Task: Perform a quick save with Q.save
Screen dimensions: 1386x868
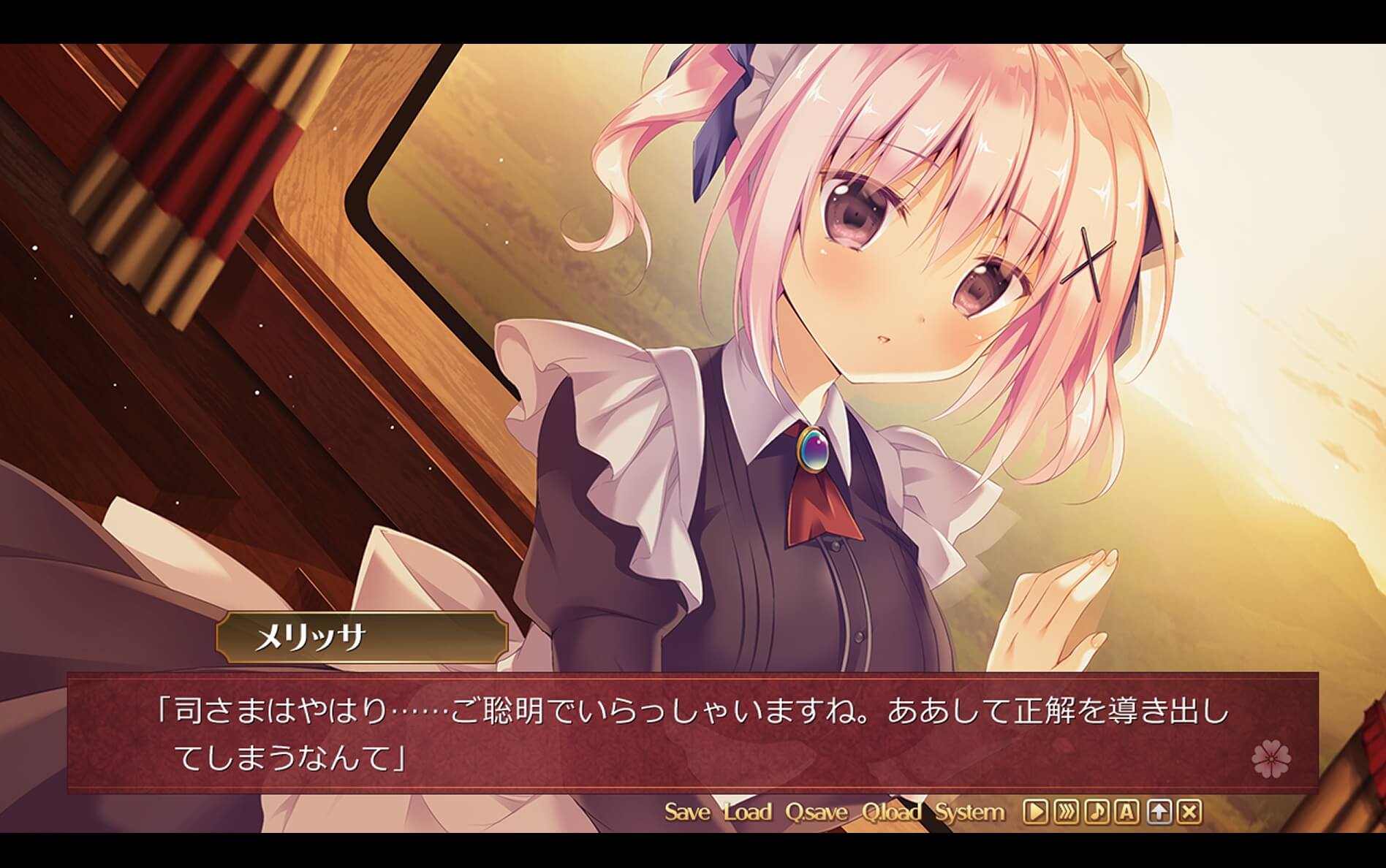Action: [819, 811]
